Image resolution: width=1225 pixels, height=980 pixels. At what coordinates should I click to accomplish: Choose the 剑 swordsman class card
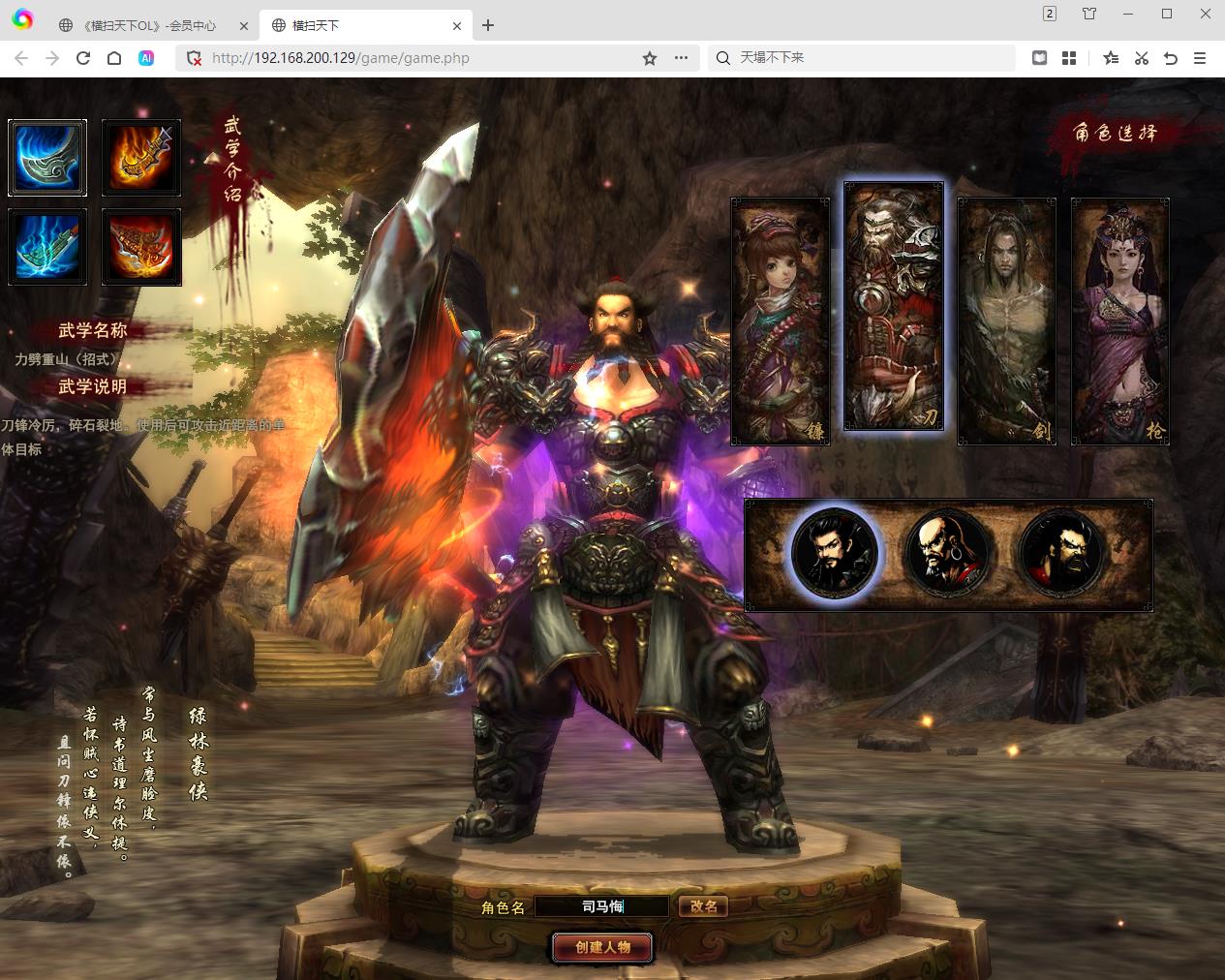1006,322
